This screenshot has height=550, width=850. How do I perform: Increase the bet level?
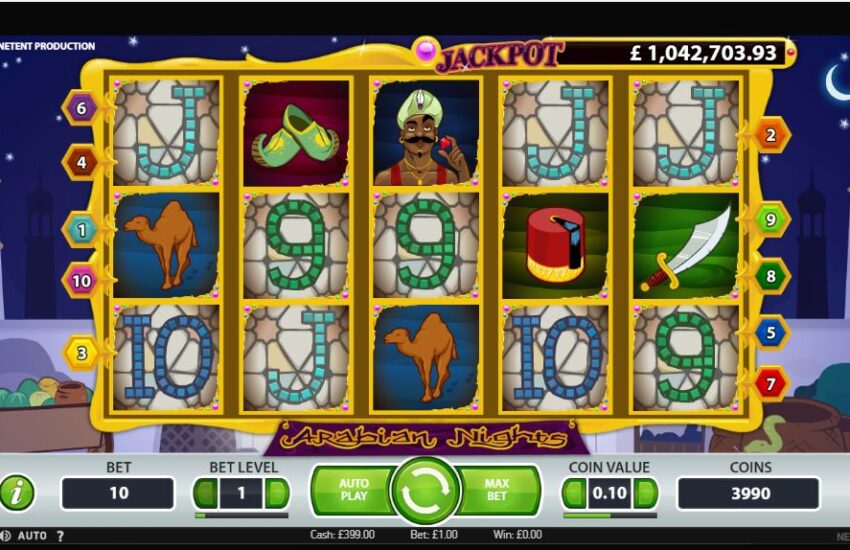(277, 493)
